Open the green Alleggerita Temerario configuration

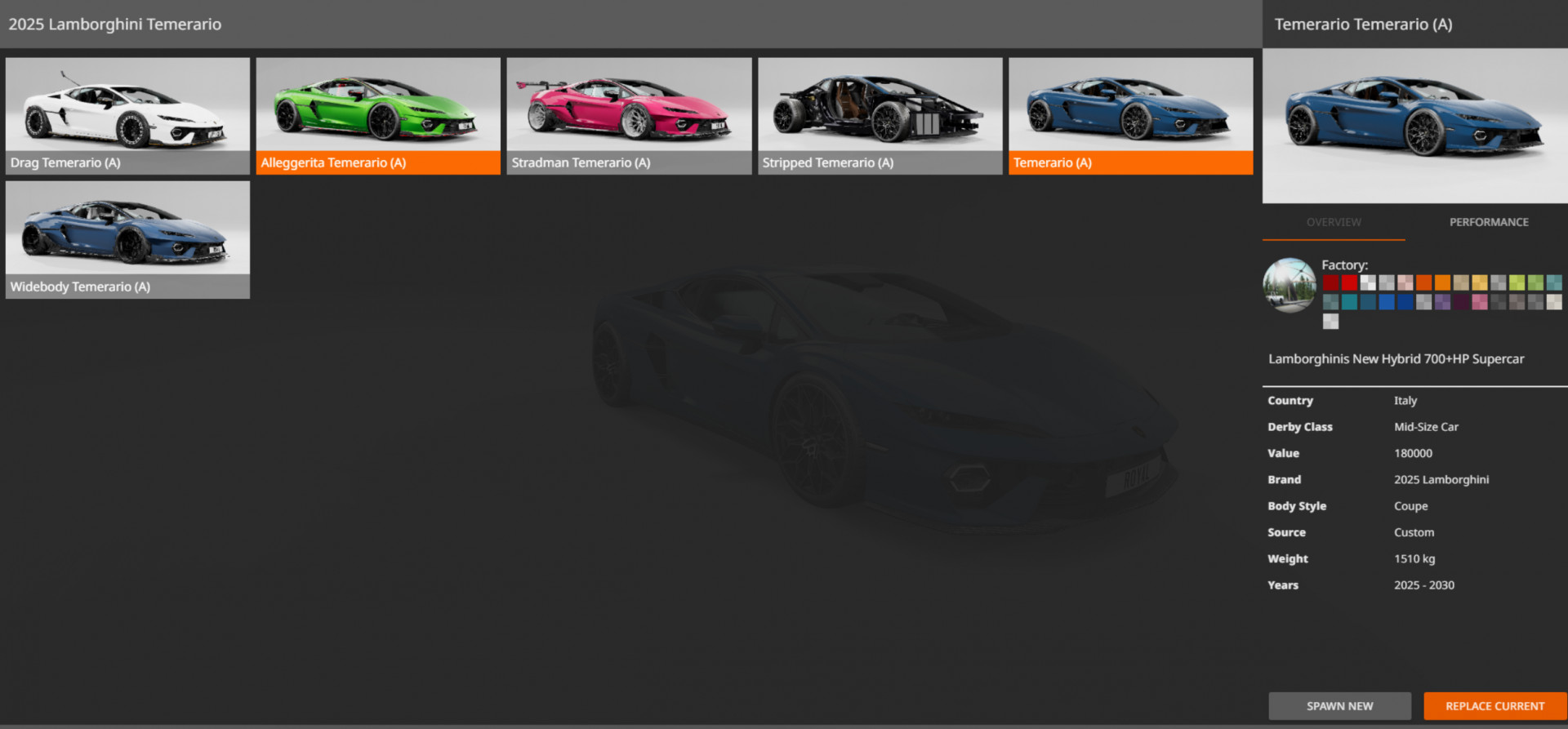378,114
